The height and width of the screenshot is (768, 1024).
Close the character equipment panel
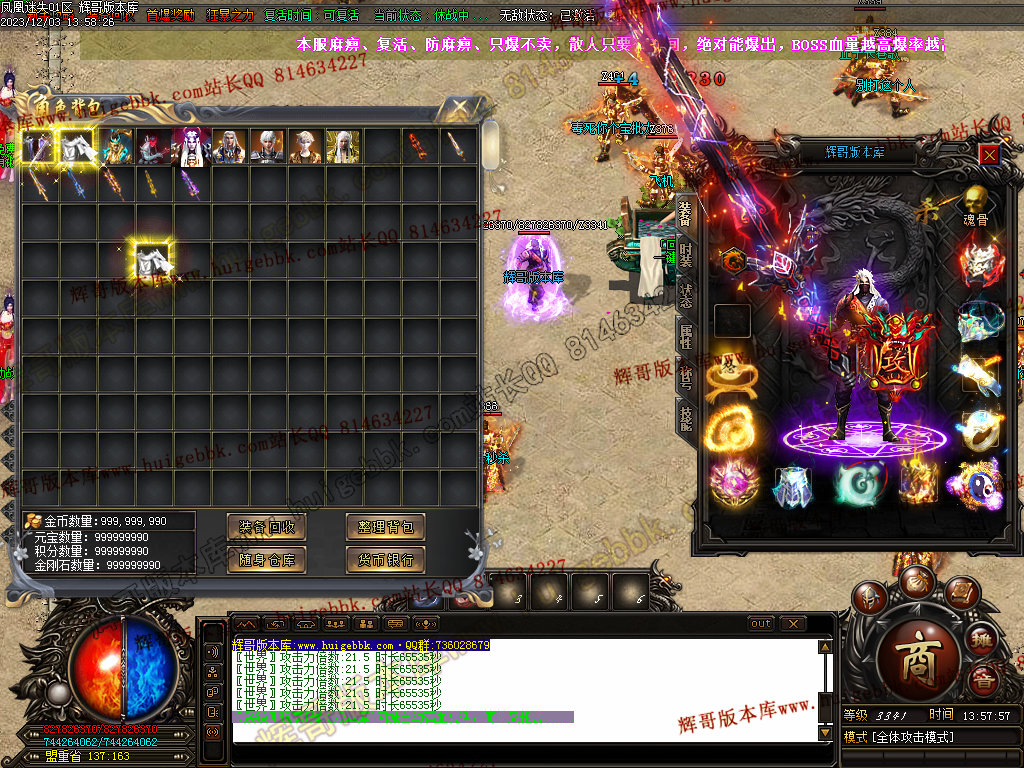click(x=988, y=153)
